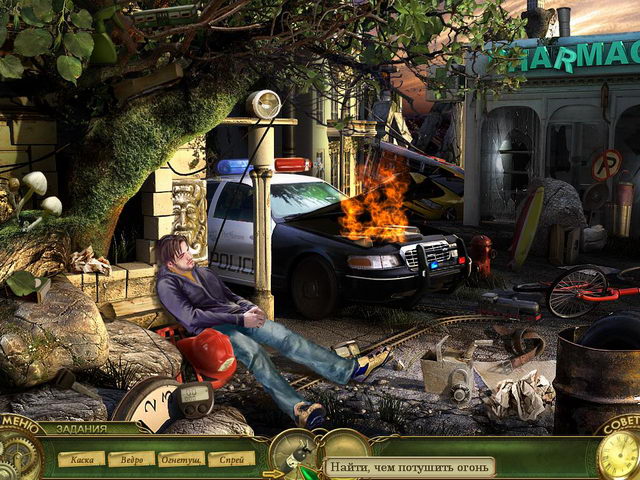Viewport: 640px width, 480px height.
Task: Open the Меню button
Action: coord(18,421)
